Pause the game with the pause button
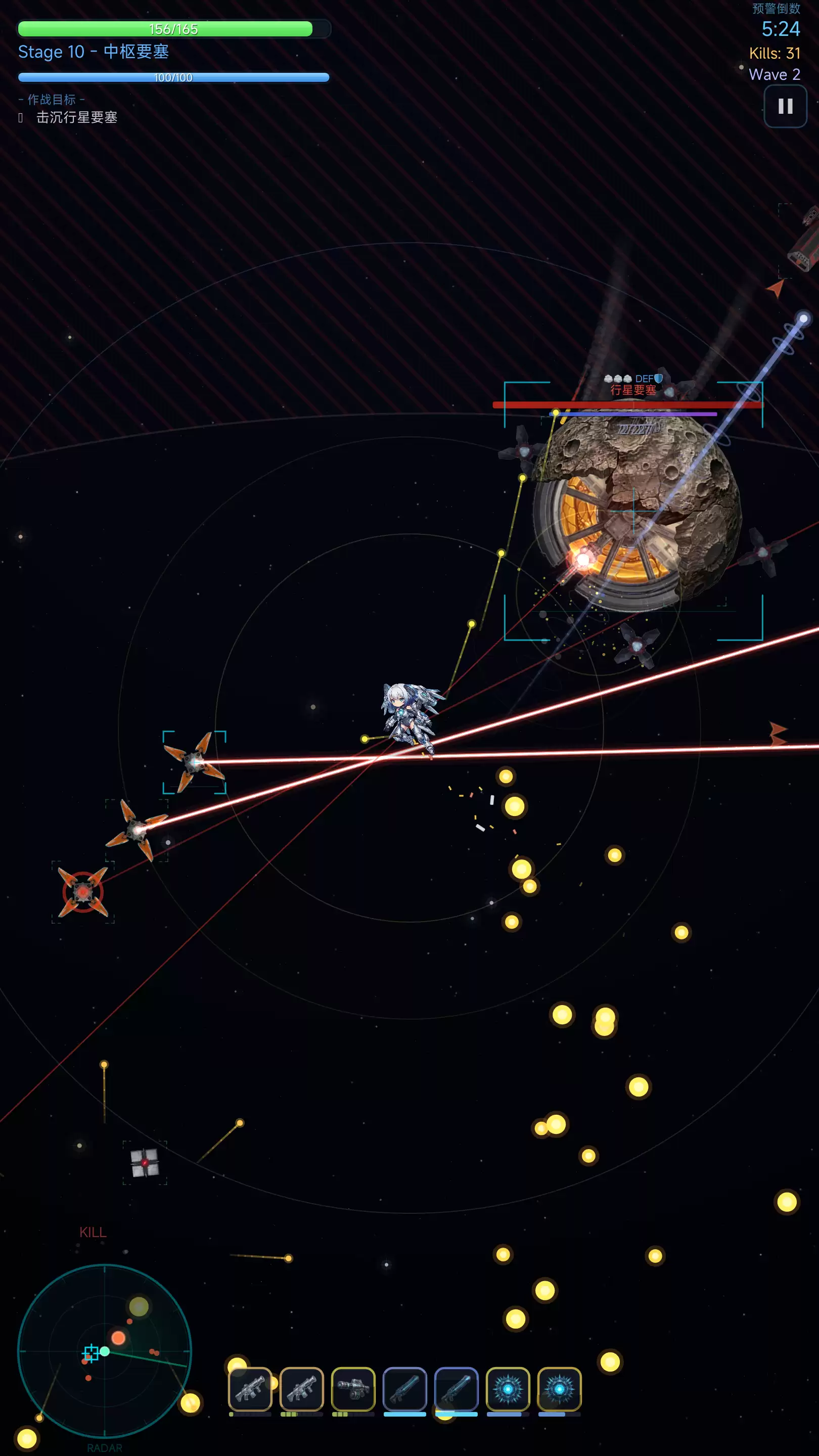The width and height of the screenshot is (819, 1456). (785, 106)
